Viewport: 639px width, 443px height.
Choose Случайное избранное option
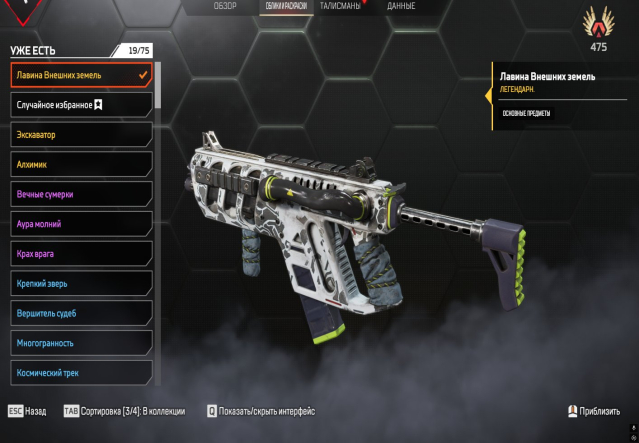point(80,104)
